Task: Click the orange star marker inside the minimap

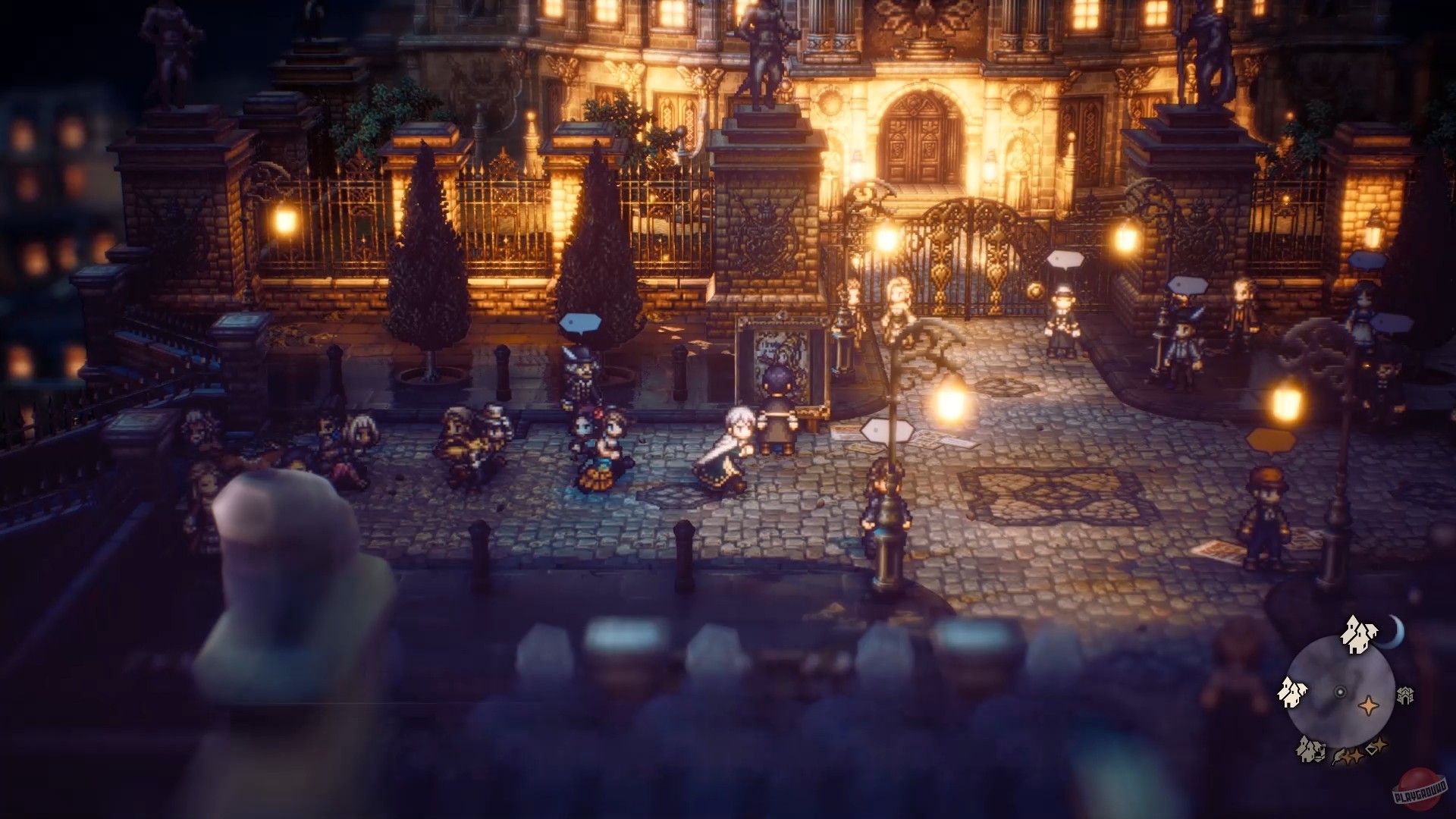Action: coord(1368,705)
